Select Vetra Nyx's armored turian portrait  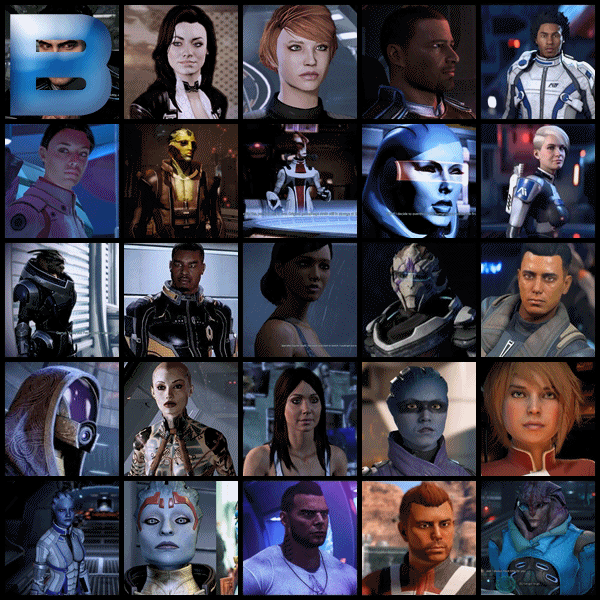coord(418,300)
